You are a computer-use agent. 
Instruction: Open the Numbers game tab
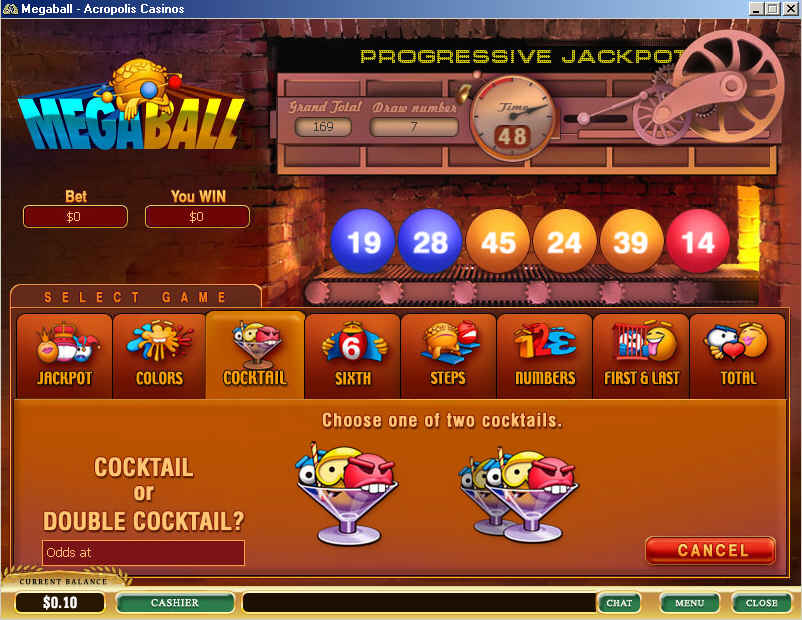544,355
